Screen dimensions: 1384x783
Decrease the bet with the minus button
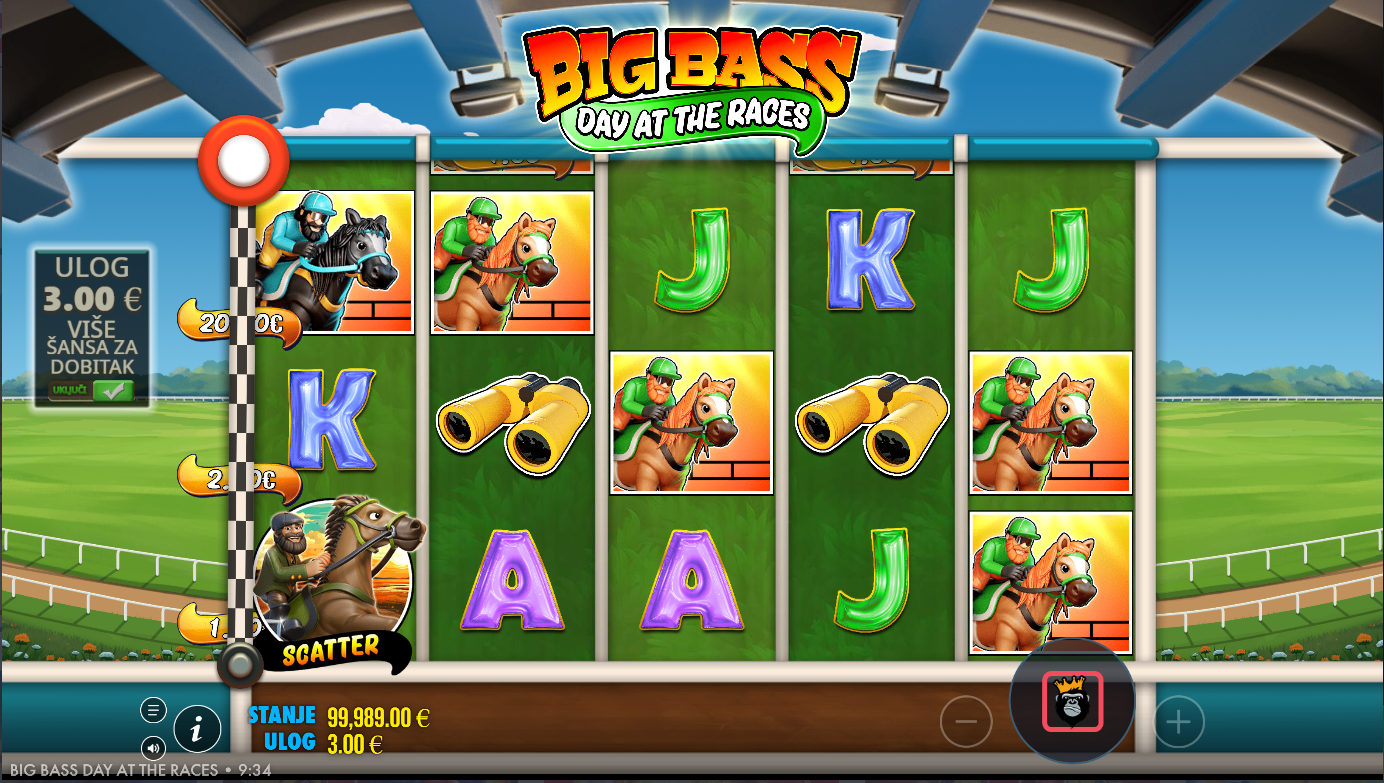(x=966, y=721)
